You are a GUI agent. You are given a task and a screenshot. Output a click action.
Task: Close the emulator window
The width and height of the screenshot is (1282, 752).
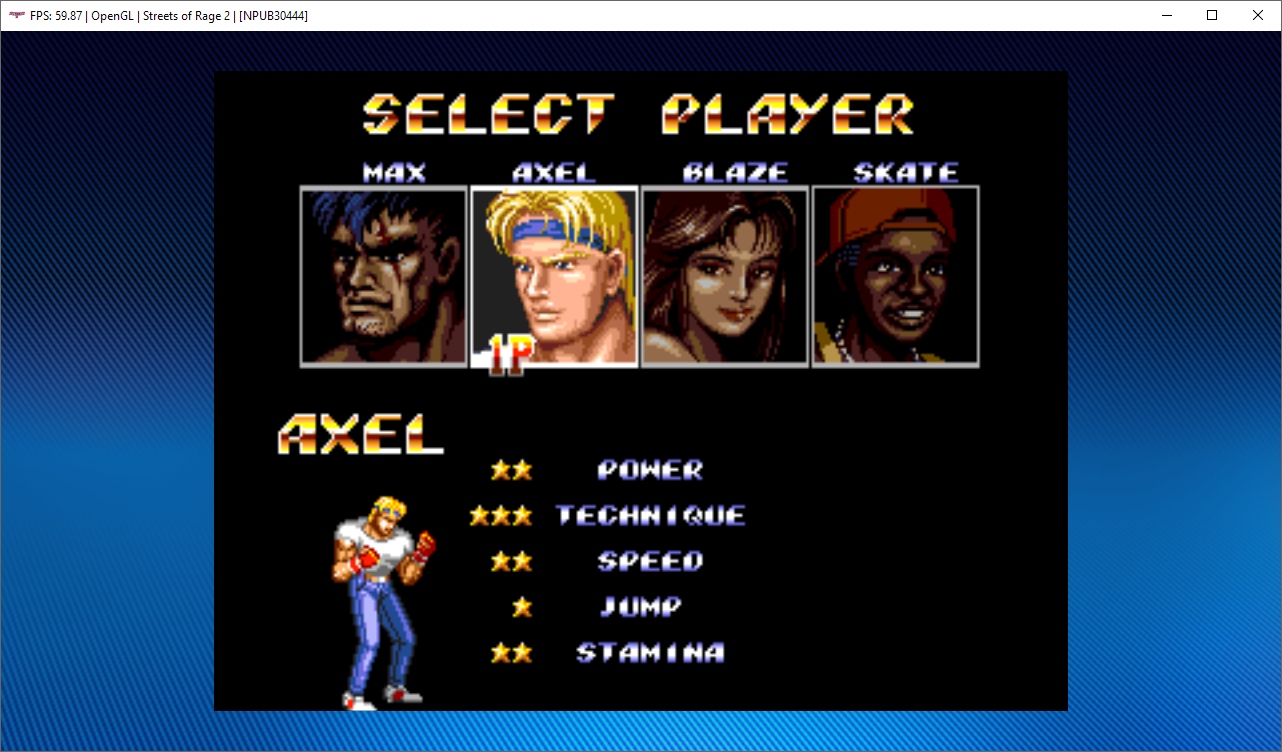point(1258,15)
